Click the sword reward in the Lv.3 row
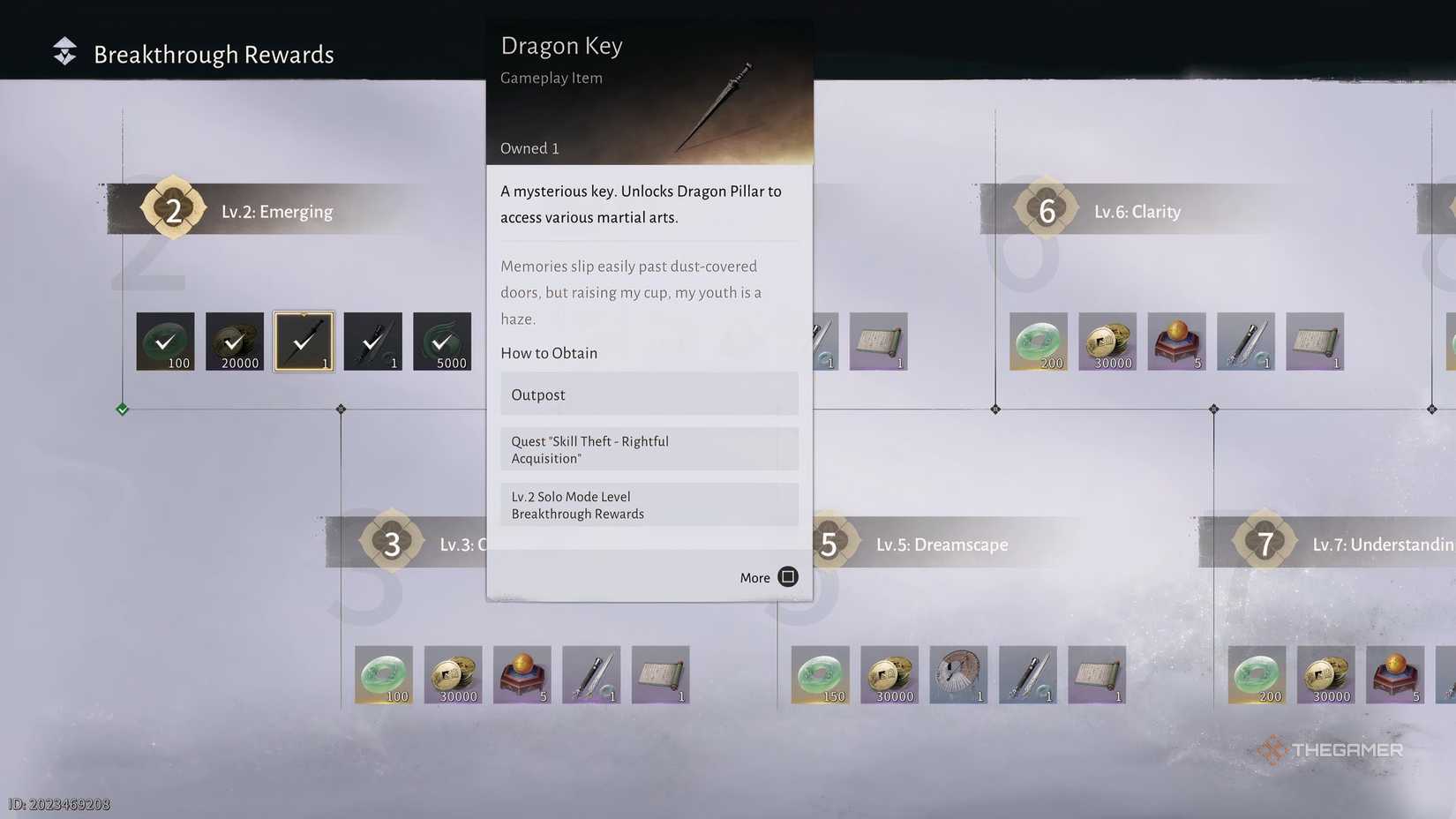Viewport: 1456px width, 819px height. (x=591, y=674)
